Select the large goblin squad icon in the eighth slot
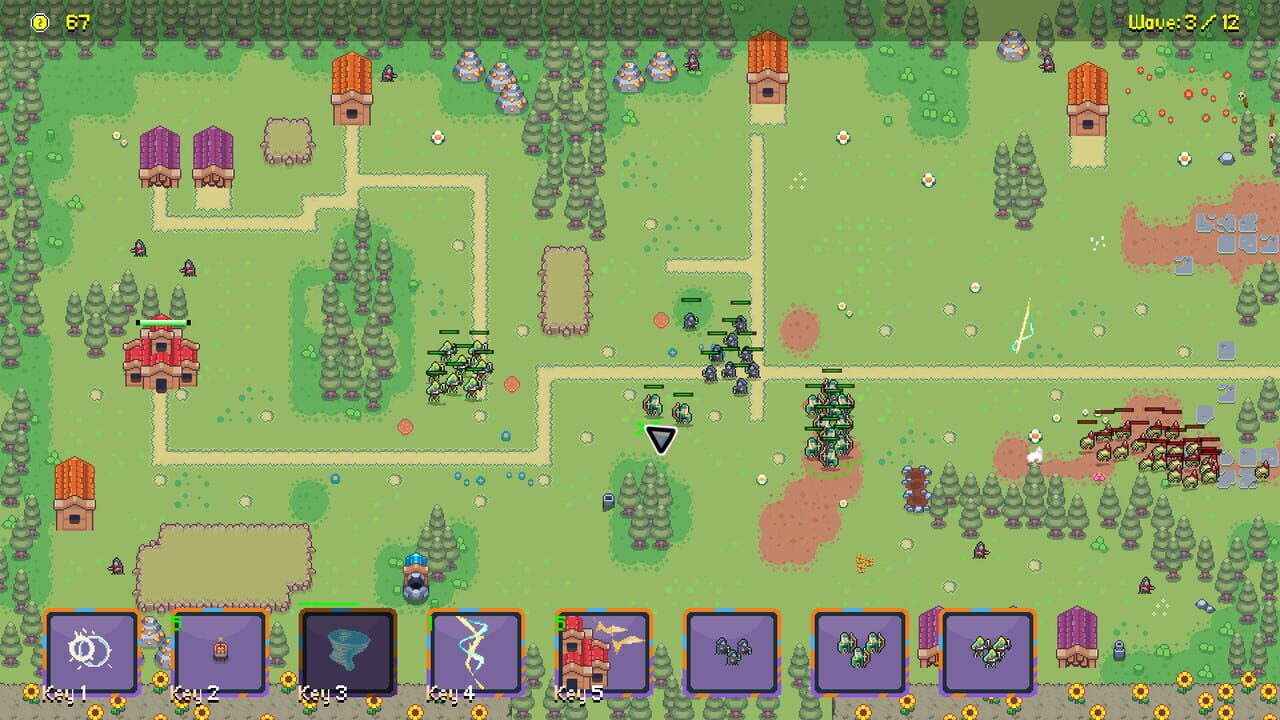Screen dimensions: 1280x720 988,653
